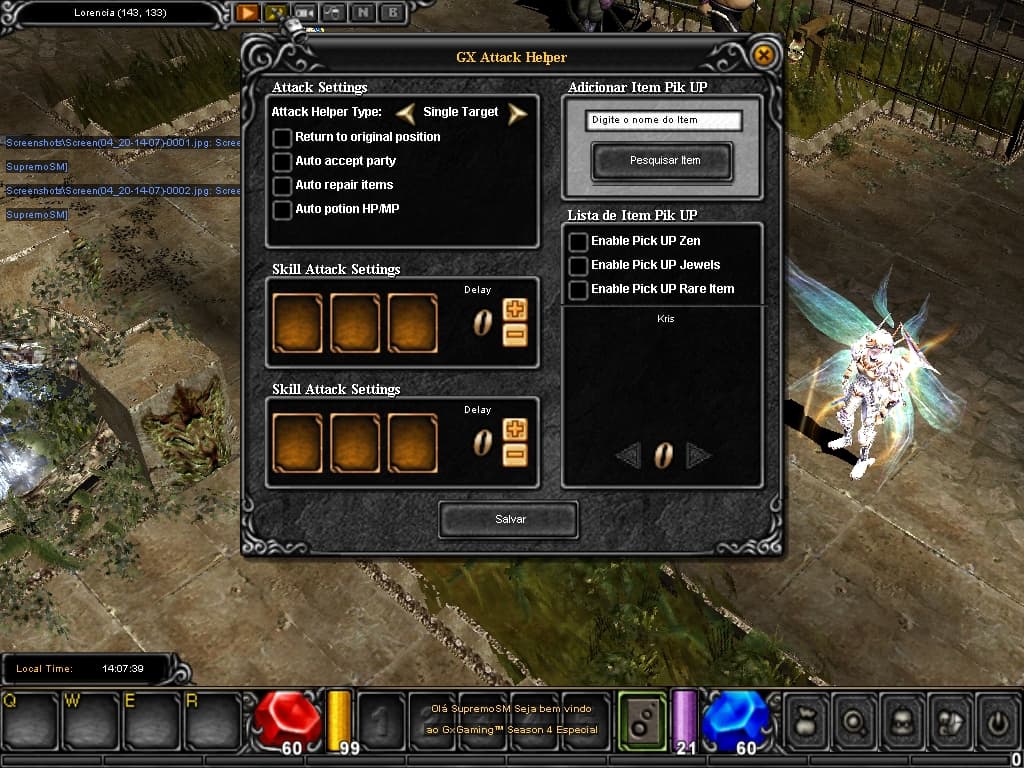
Task: Enable Auto potion HP/MP
Action: pyautogui.click(x=282, y=210)
